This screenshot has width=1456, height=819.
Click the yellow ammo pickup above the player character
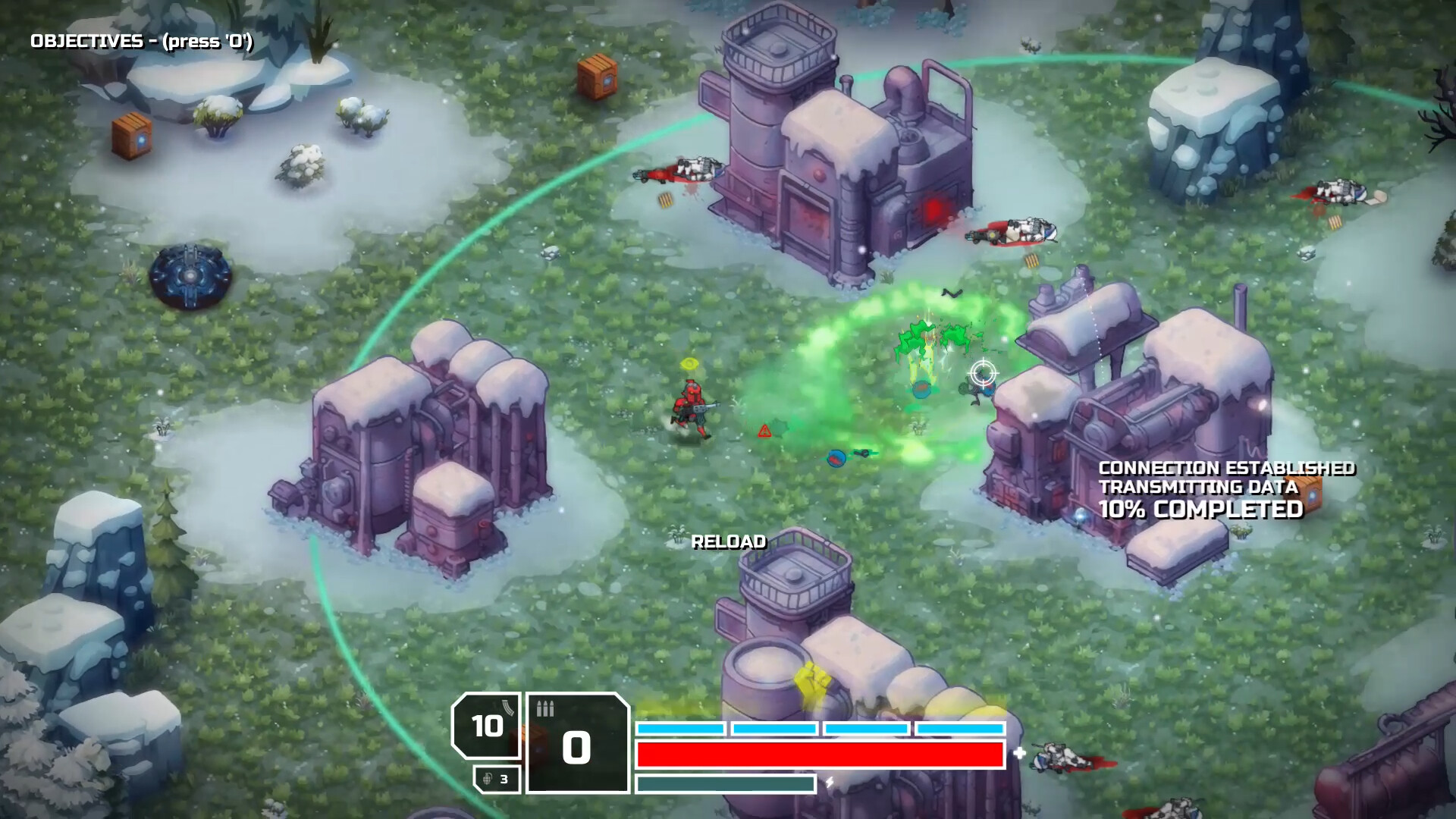(x=689, y=364)
